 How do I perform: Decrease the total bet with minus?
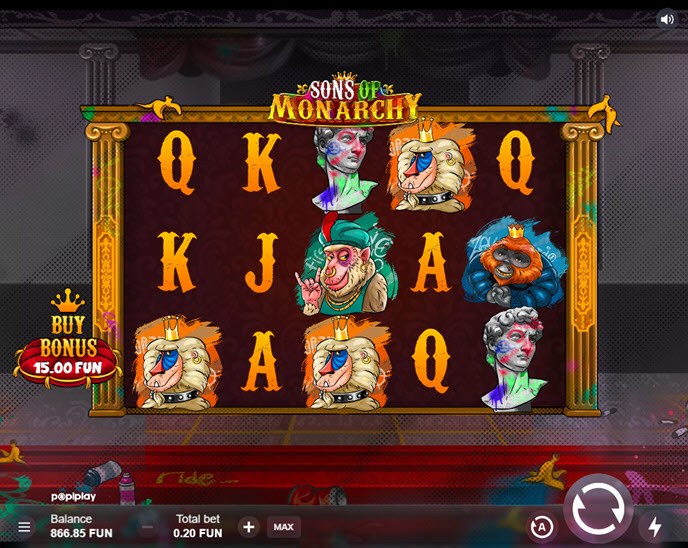148,527
